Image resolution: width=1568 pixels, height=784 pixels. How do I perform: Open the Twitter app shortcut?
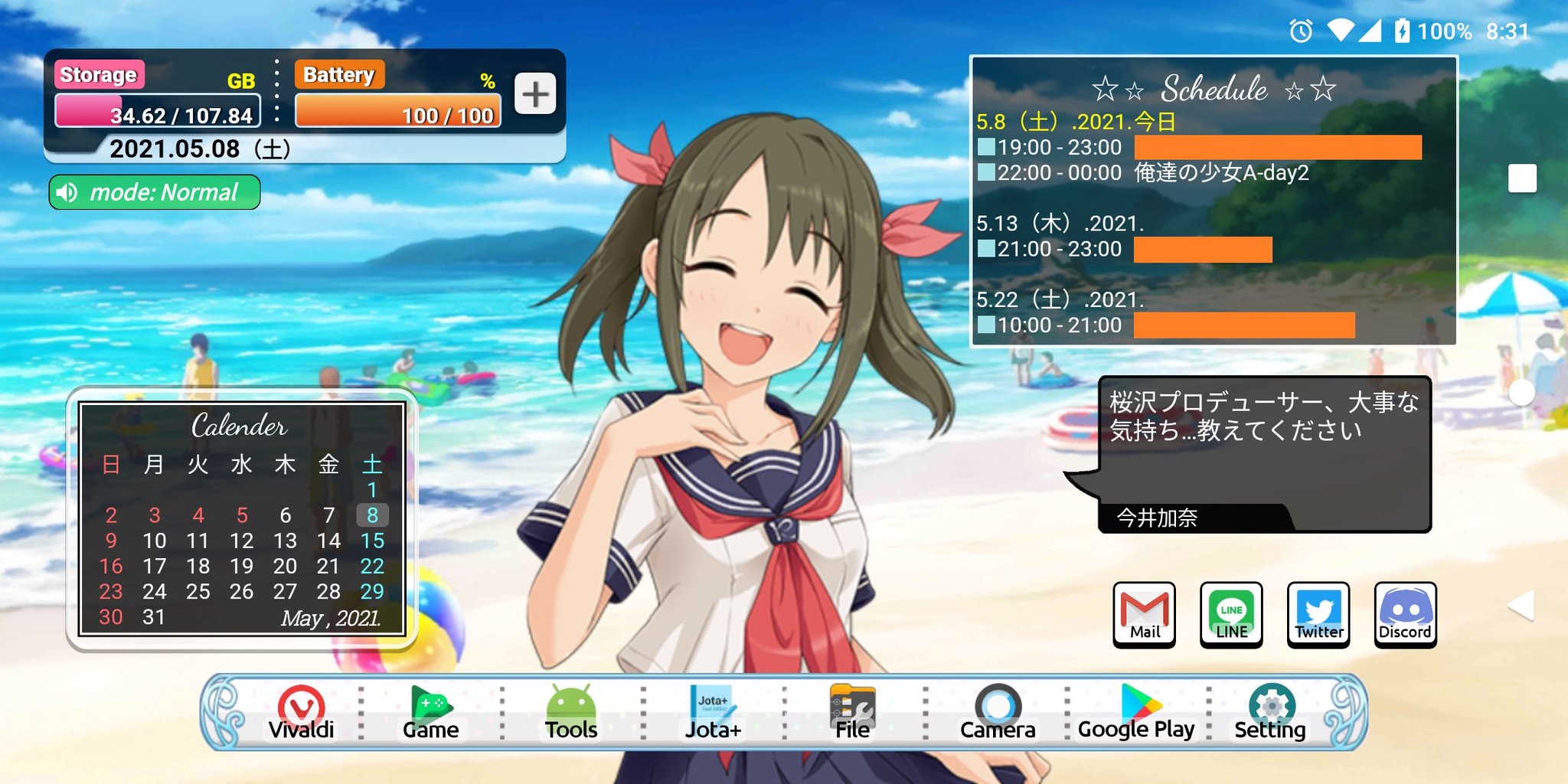1318,615
